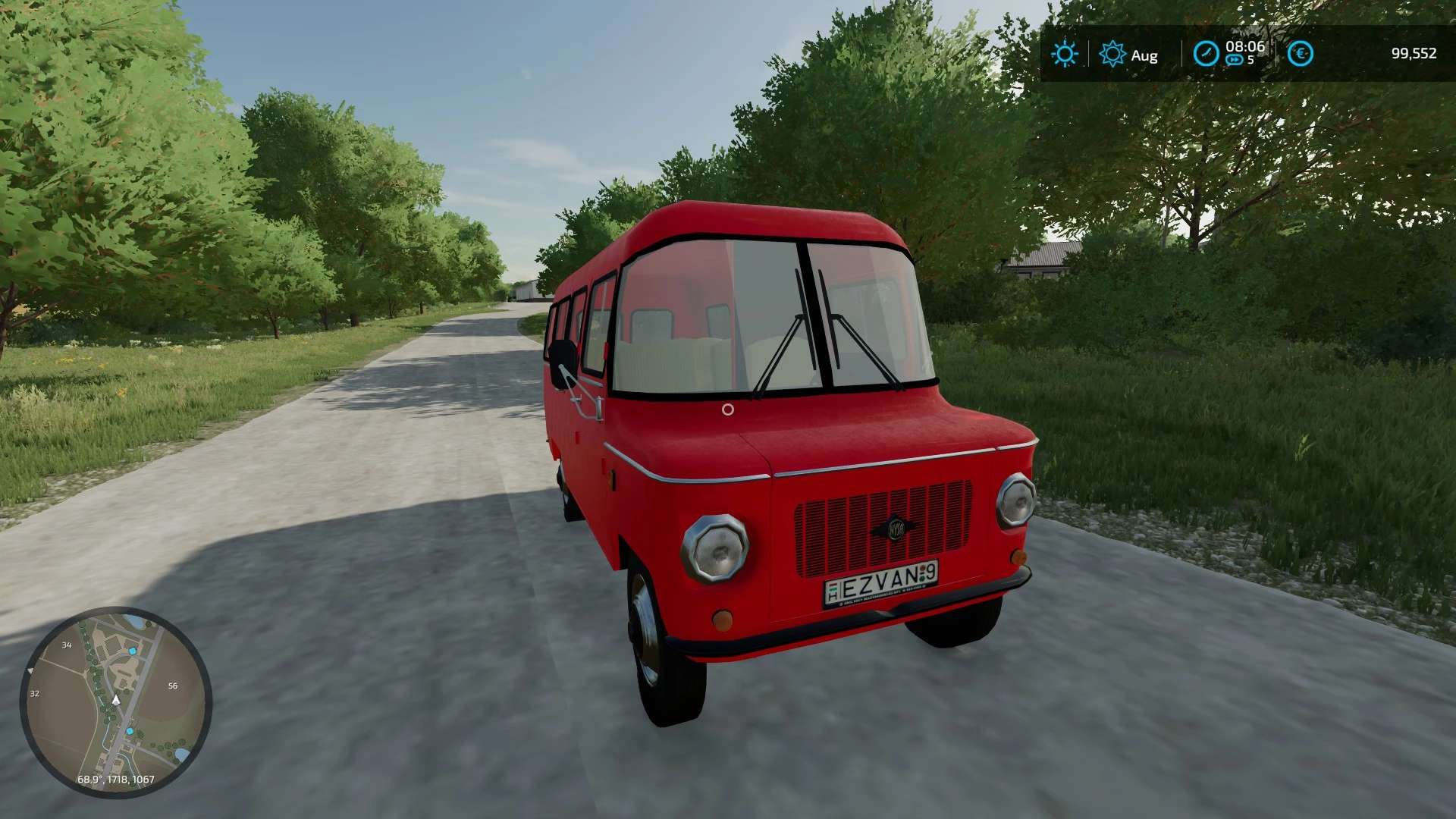Click the euro money icon
Screen dimensions: 1456x819
pyautogui.click(x=1300, y=54)
